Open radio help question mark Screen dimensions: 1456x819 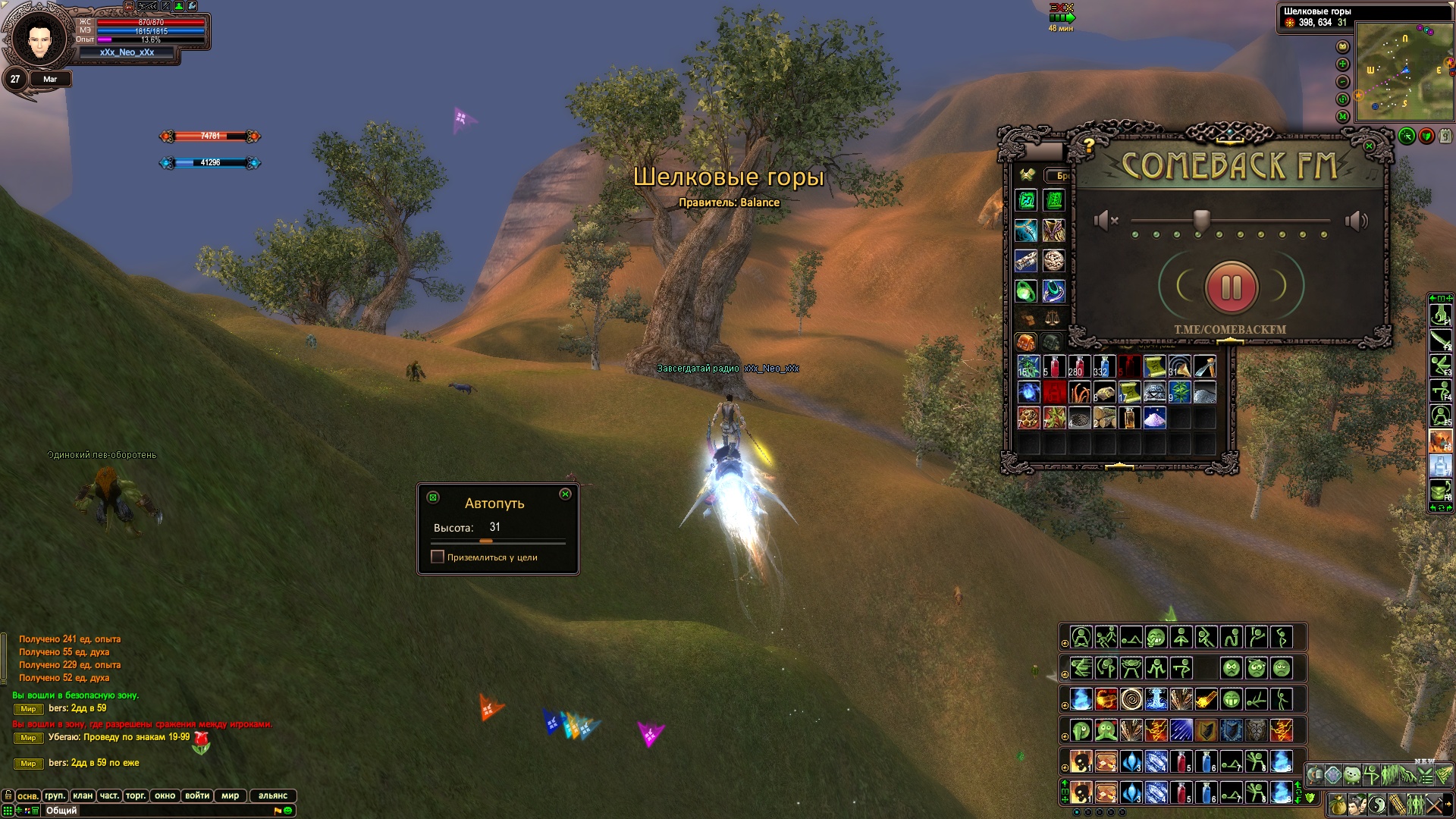[1088, 144]
